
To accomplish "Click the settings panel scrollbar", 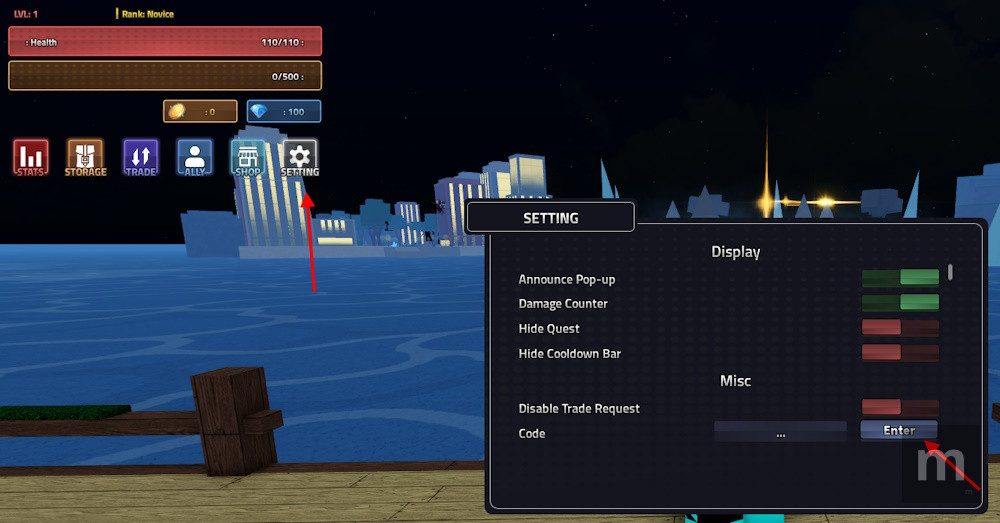I will click(950, 271).
